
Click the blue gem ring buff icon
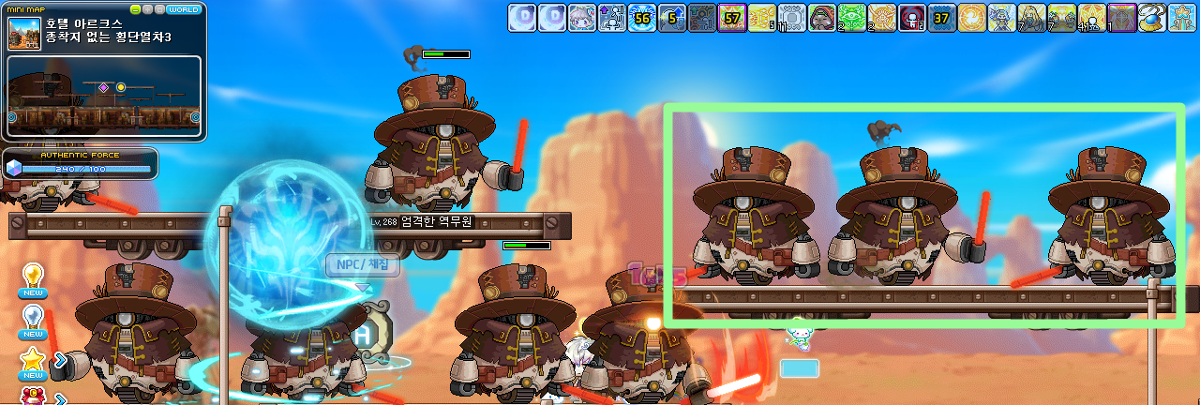(1152, 17)
